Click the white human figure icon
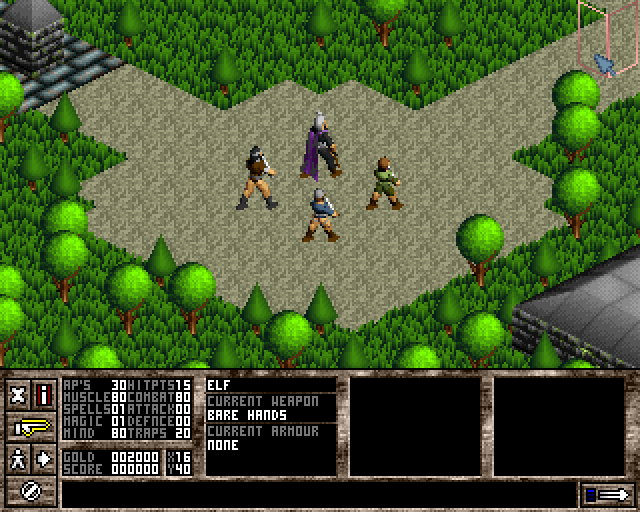The width and height of the screenshot is (640, 512). coord(18,459)
